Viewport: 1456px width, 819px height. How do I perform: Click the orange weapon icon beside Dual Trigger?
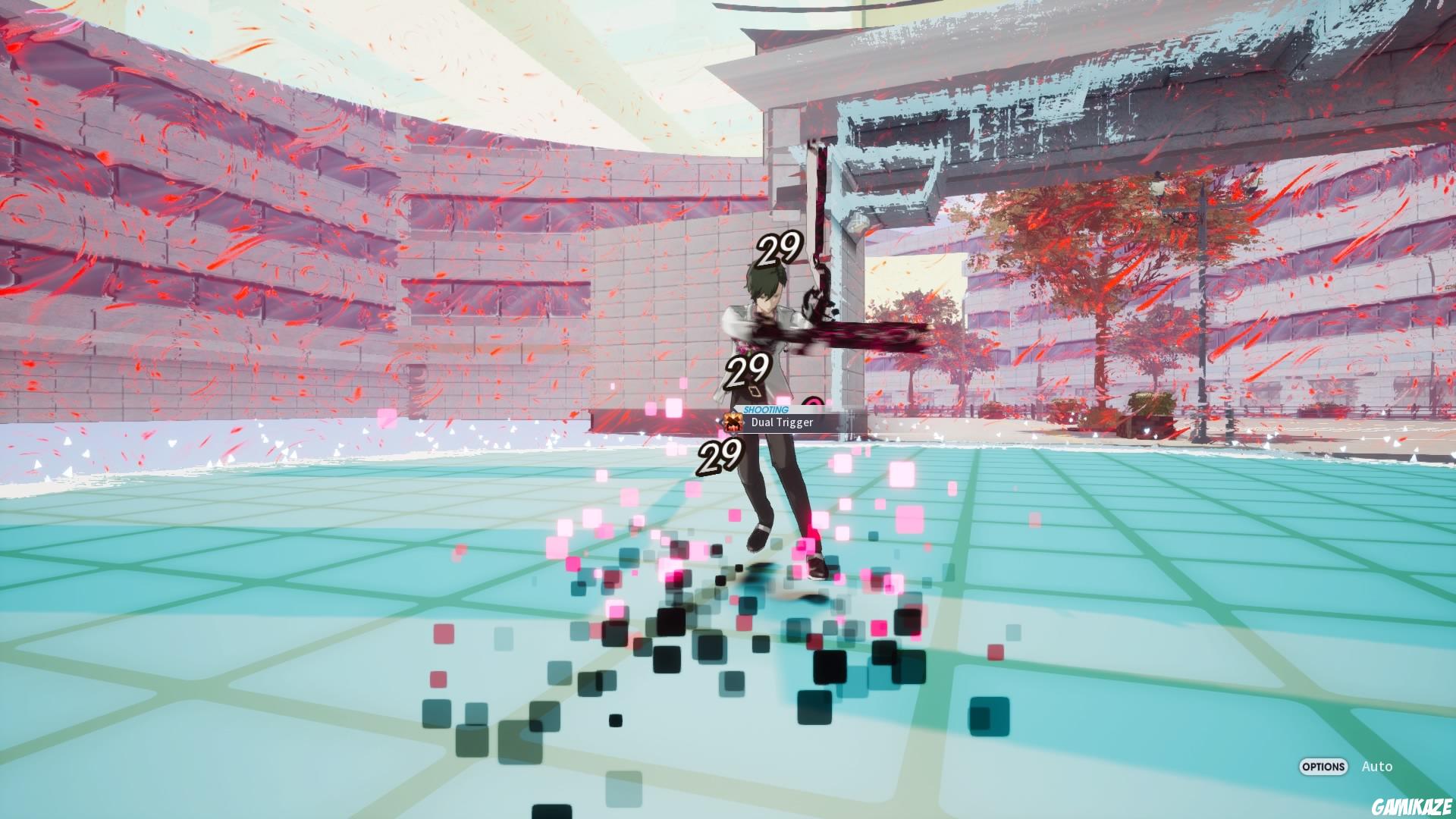pyautogui.click(x=733, y=422)
